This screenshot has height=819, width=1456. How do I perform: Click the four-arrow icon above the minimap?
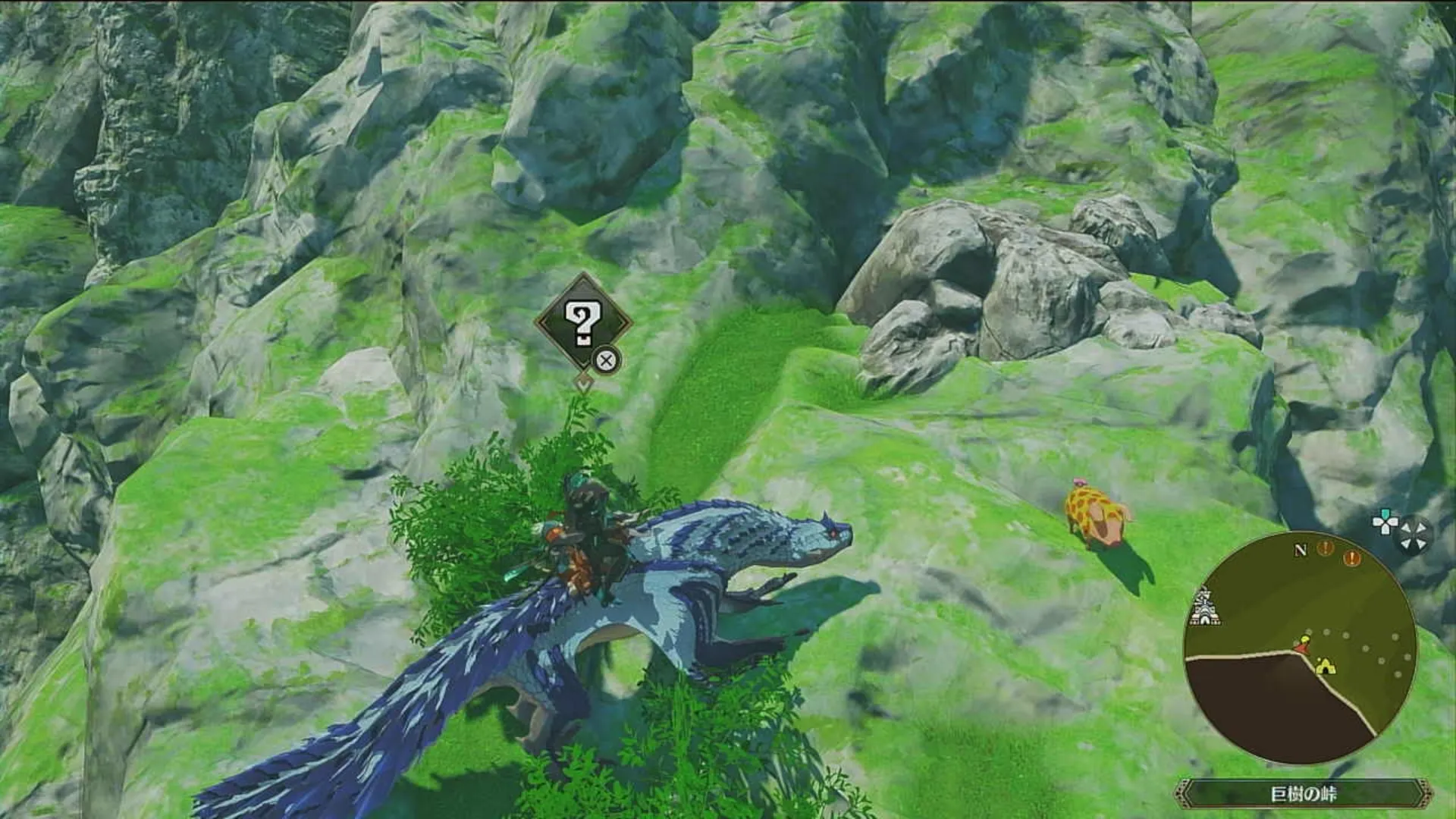pyautogui.click(x=1415, y=535)
